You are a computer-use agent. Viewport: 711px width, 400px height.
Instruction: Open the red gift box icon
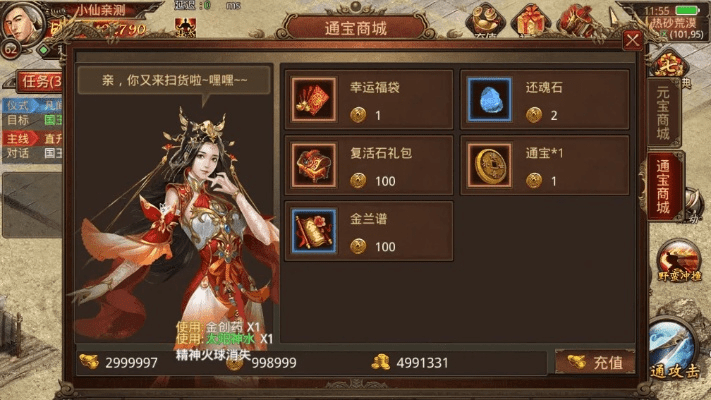click(529, 18)
